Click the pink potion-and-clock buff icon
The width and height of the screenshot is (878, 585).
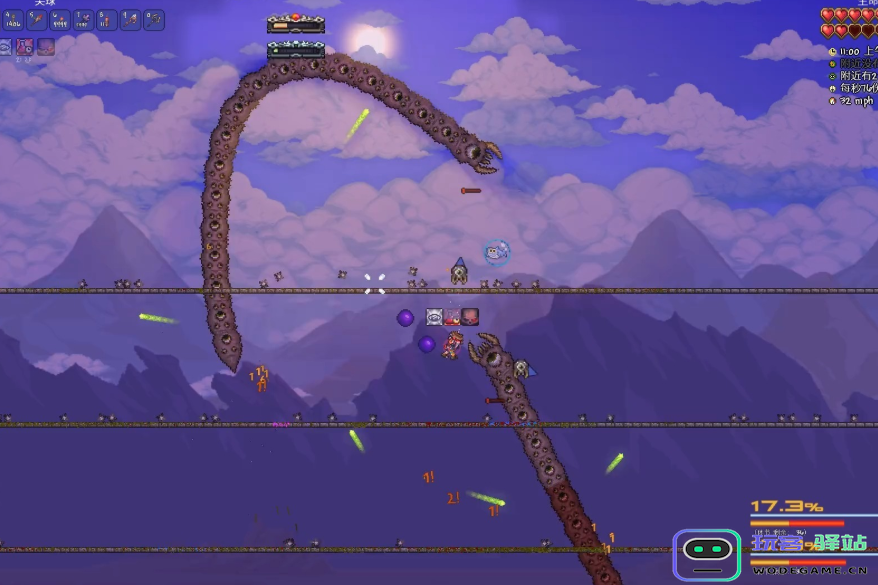coord(24,47)
